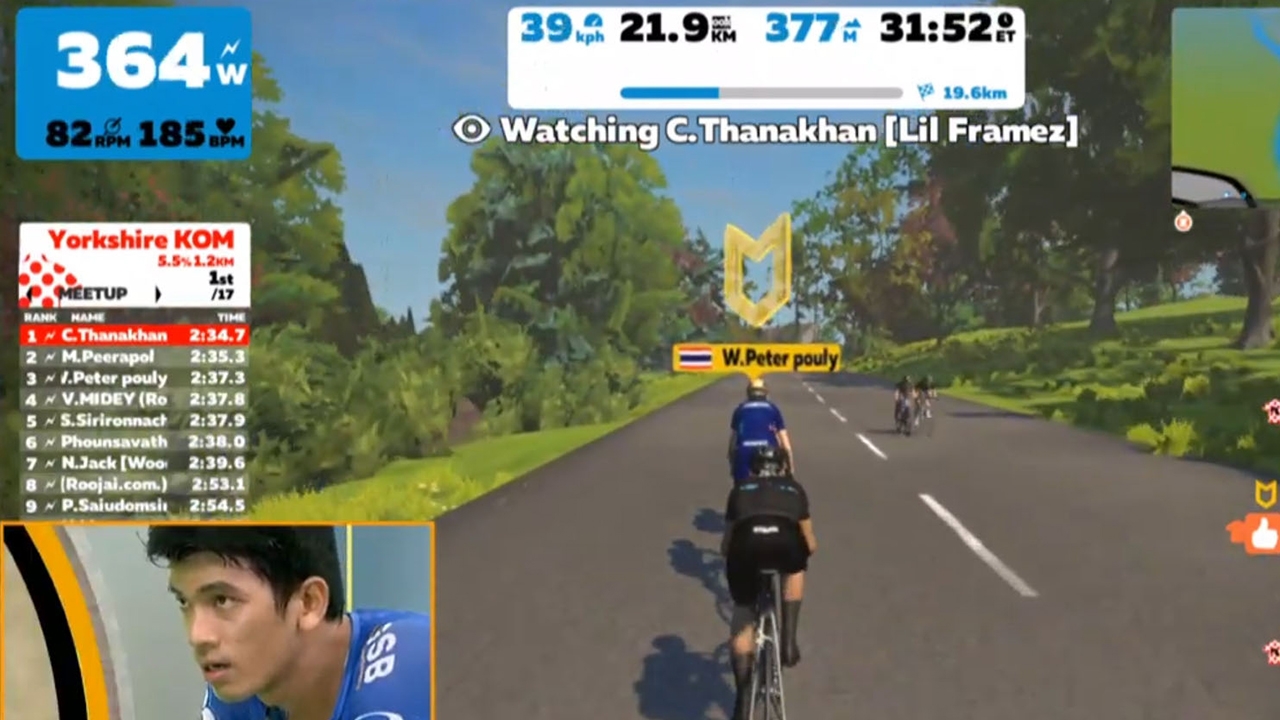Click the route progress bar
The width and height of the screenshot is (1280, 720).
pos(760,93)
